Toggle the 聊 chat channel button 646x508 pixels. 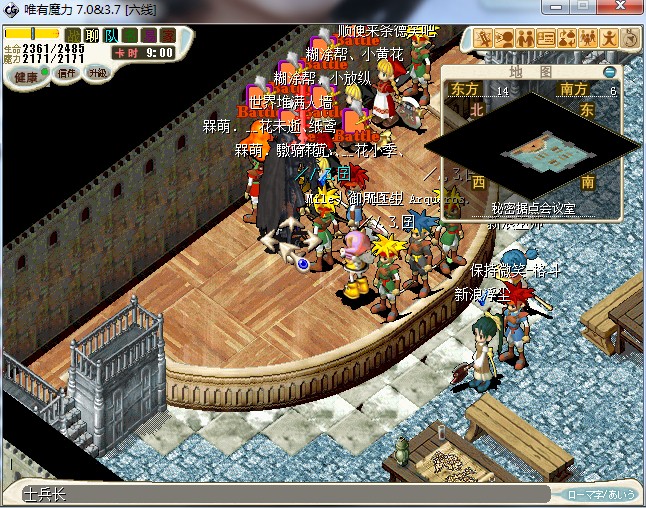(x=92, y=35)
